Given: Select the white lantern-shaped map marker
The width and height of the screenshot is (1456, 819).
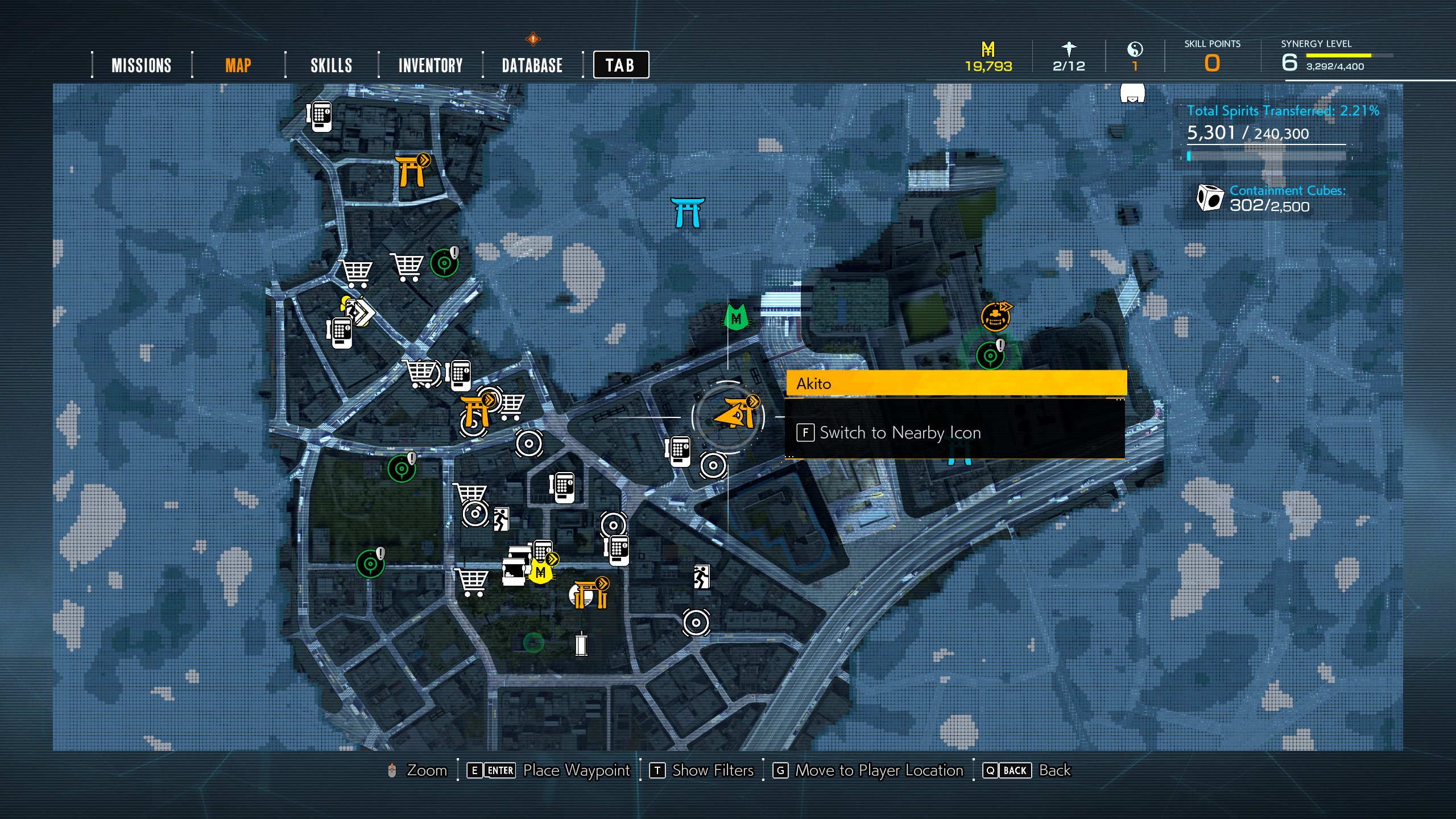Looking at the screenshot, I should click(581, 644).
